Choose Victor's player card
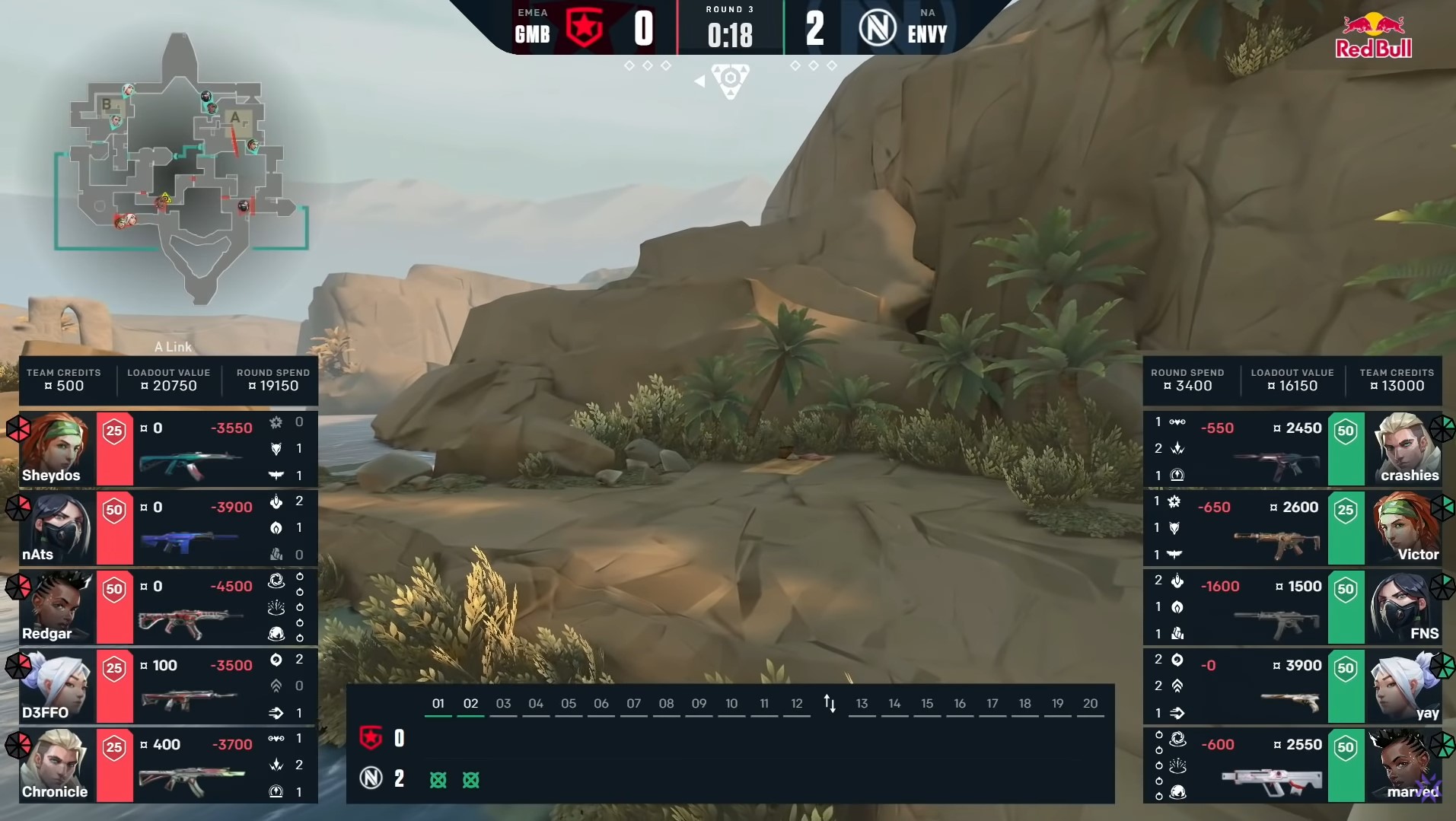1456x821 pixels. (x=1292, y=528)
